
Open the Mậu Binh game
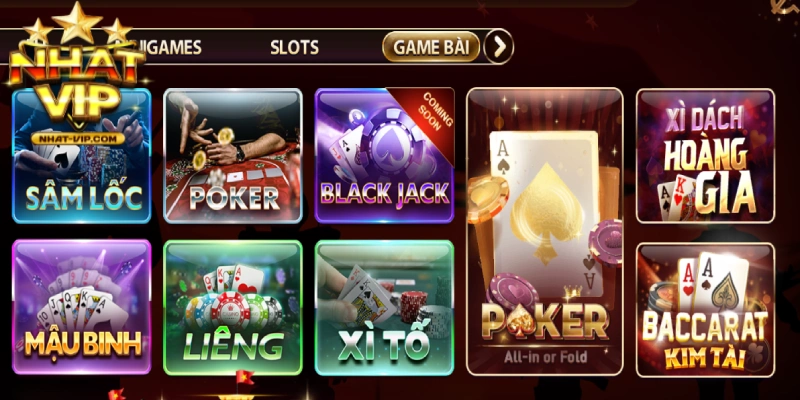[82, 306]
